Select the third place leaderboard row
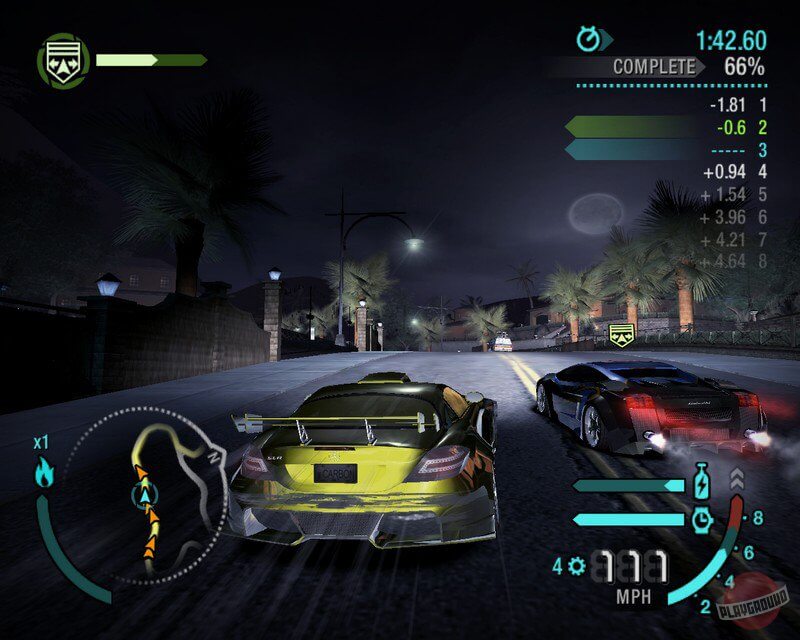This screenshot has width=800, height=640. point(667,150)
